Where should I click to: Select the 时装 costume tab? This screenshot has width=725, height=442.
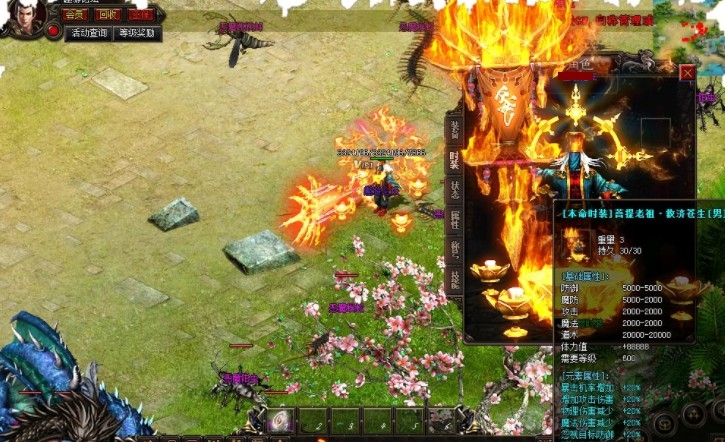coord(454,160)
